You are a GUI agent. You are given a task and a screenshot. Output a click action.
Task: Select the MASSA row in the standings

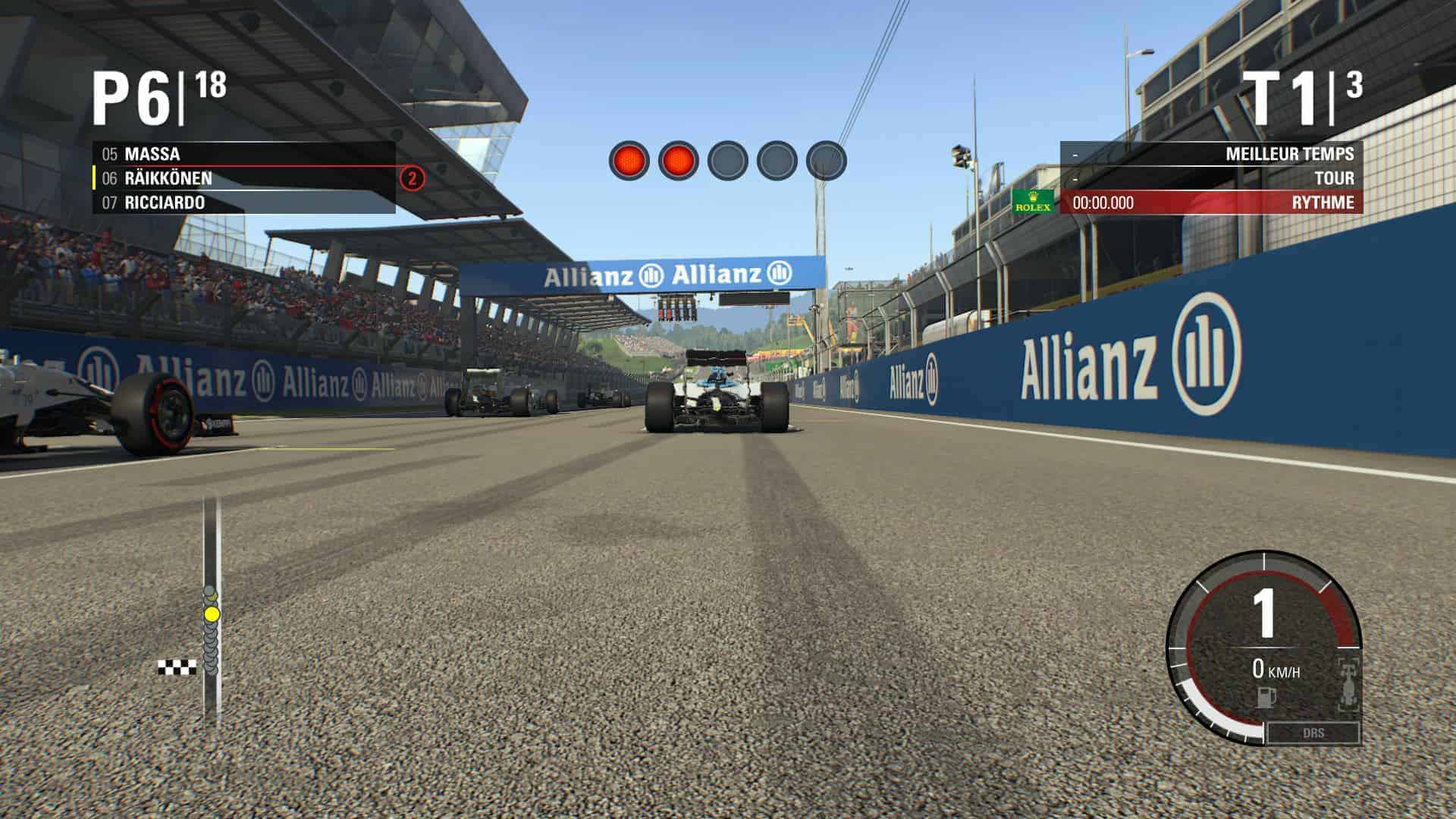(x=243, y=154)
